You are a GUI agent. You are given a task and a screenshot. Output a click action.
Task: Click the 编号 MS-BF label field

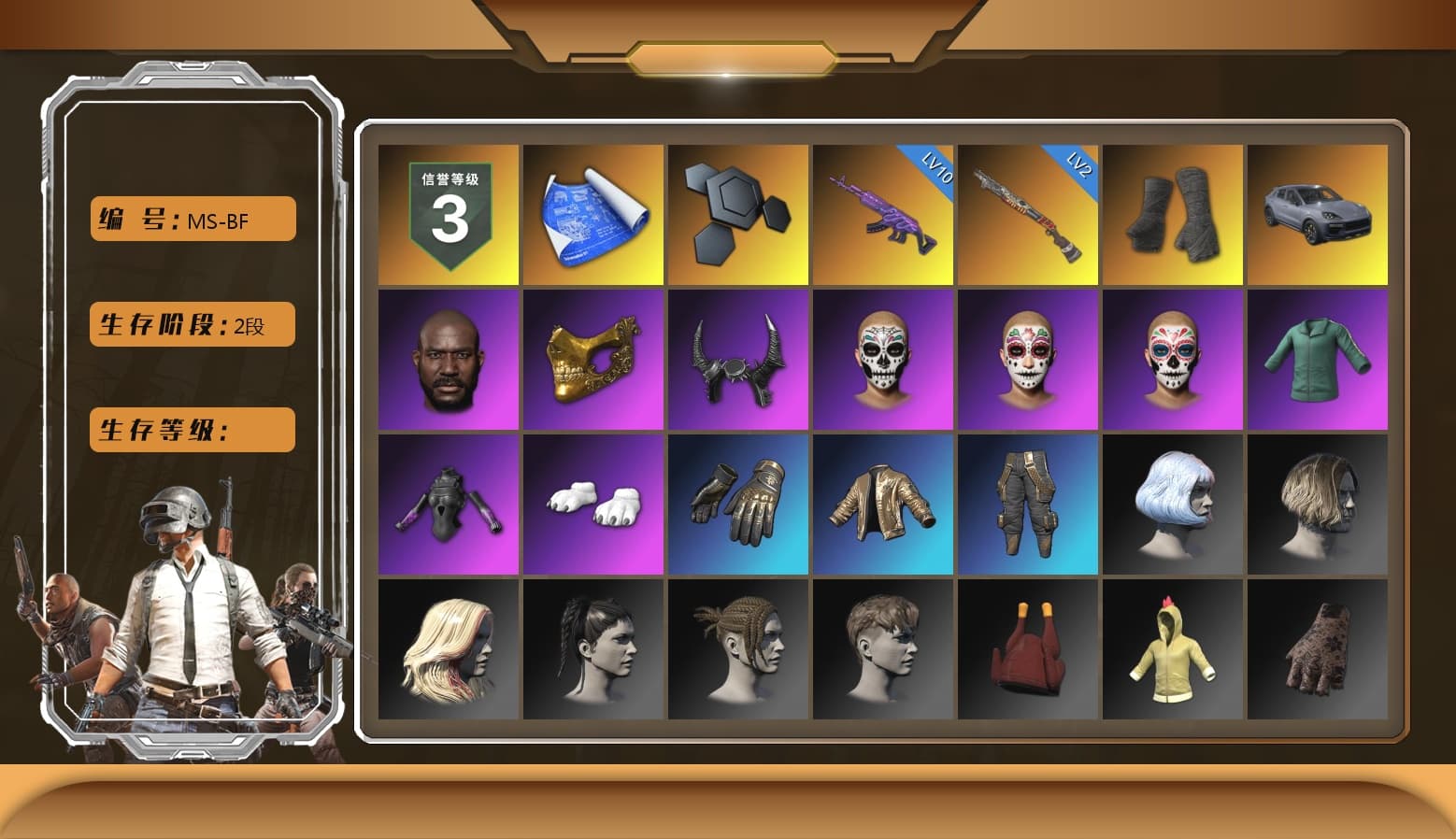[191, 219]
